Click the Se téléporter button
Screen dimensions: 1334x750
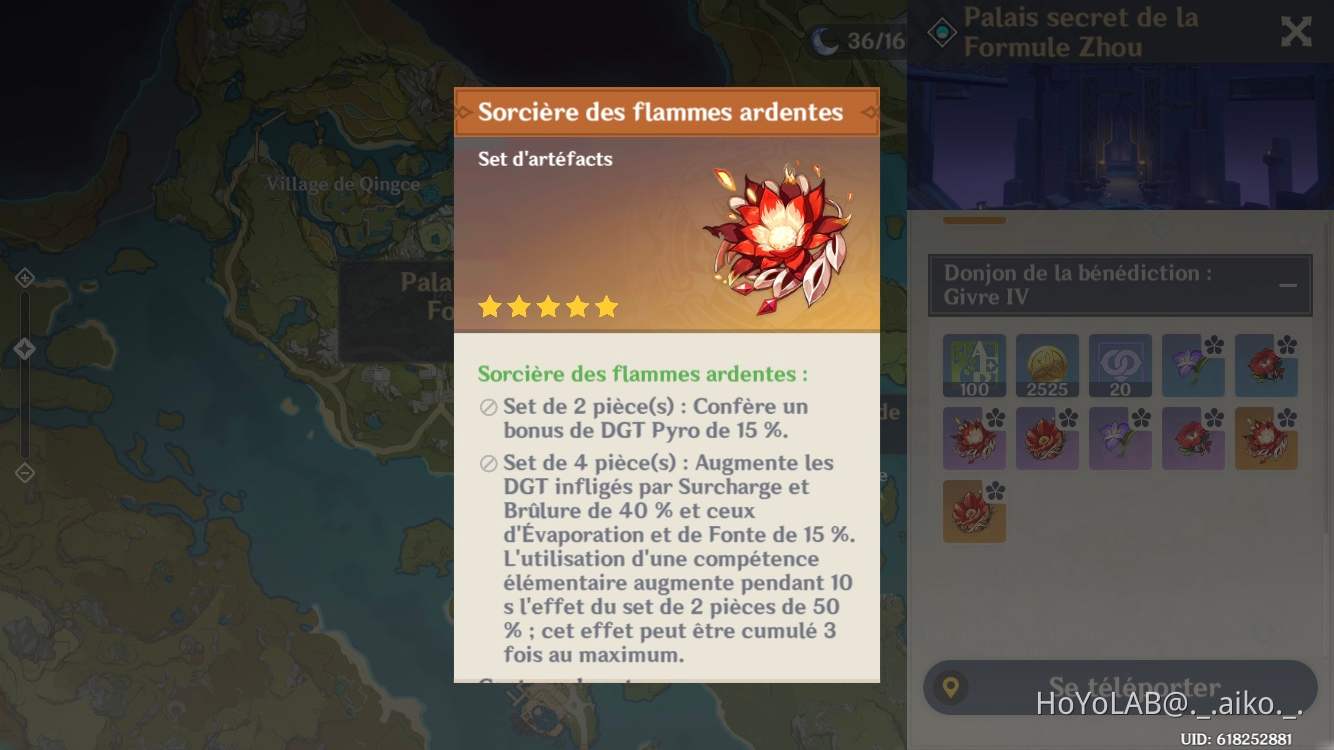tap(1119, 687)
